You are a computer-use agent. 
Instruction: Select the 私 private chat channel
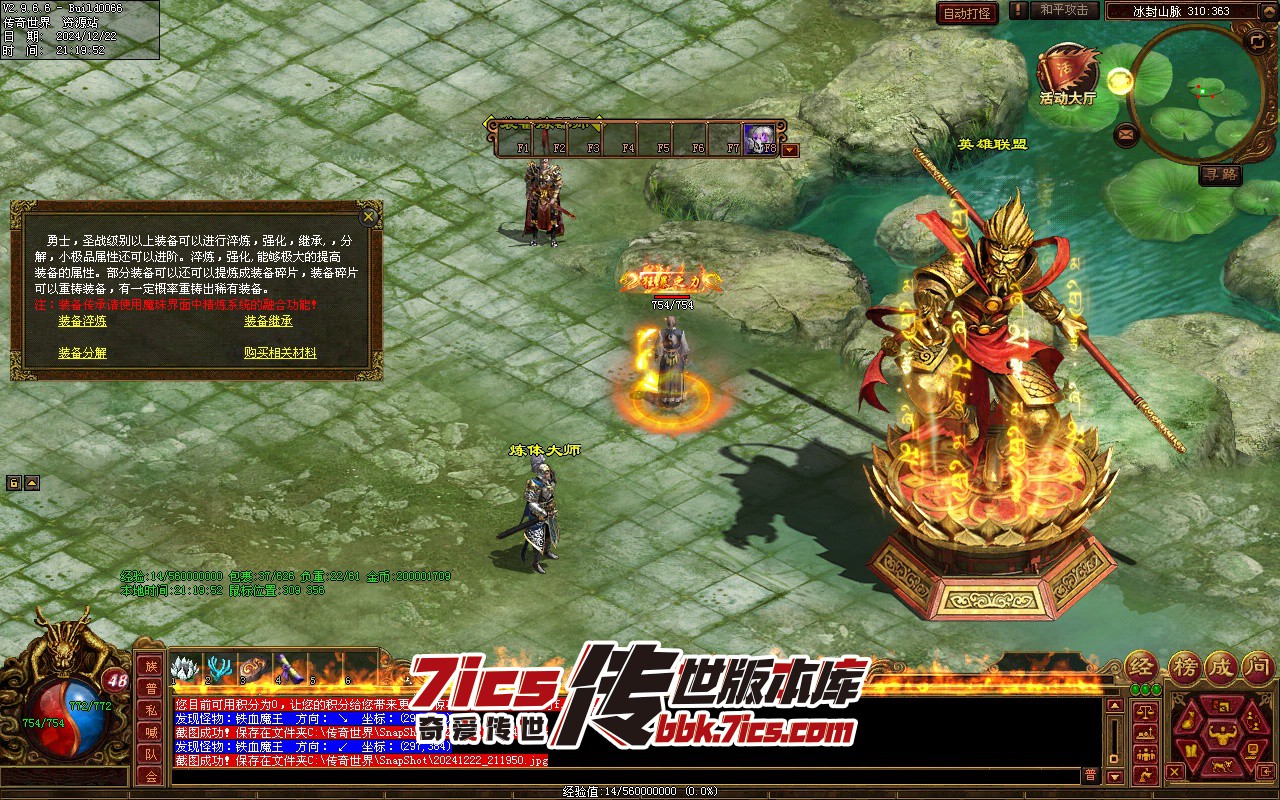point(151,710)
